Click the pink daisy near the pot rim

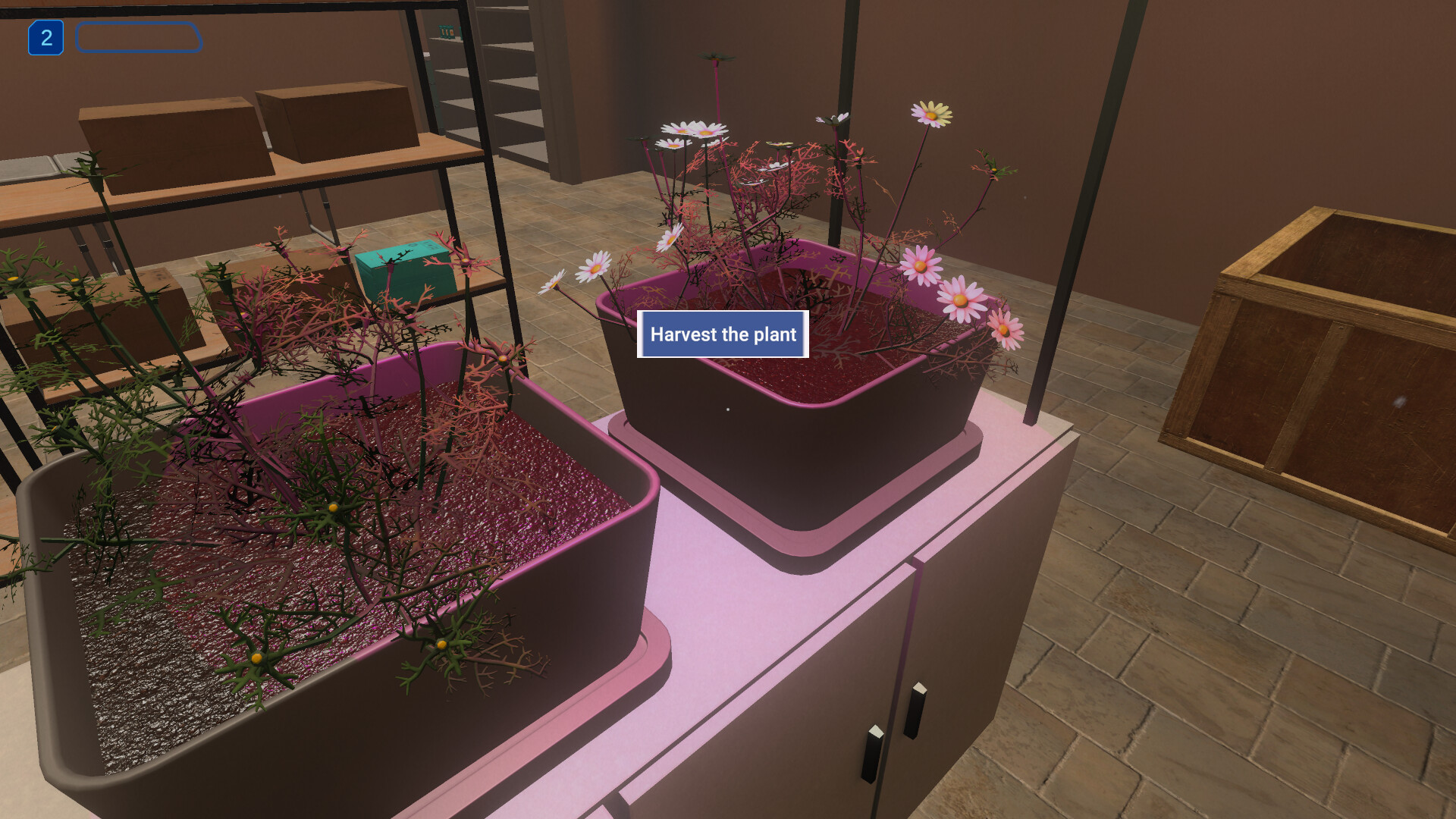[x=961, y=300]
